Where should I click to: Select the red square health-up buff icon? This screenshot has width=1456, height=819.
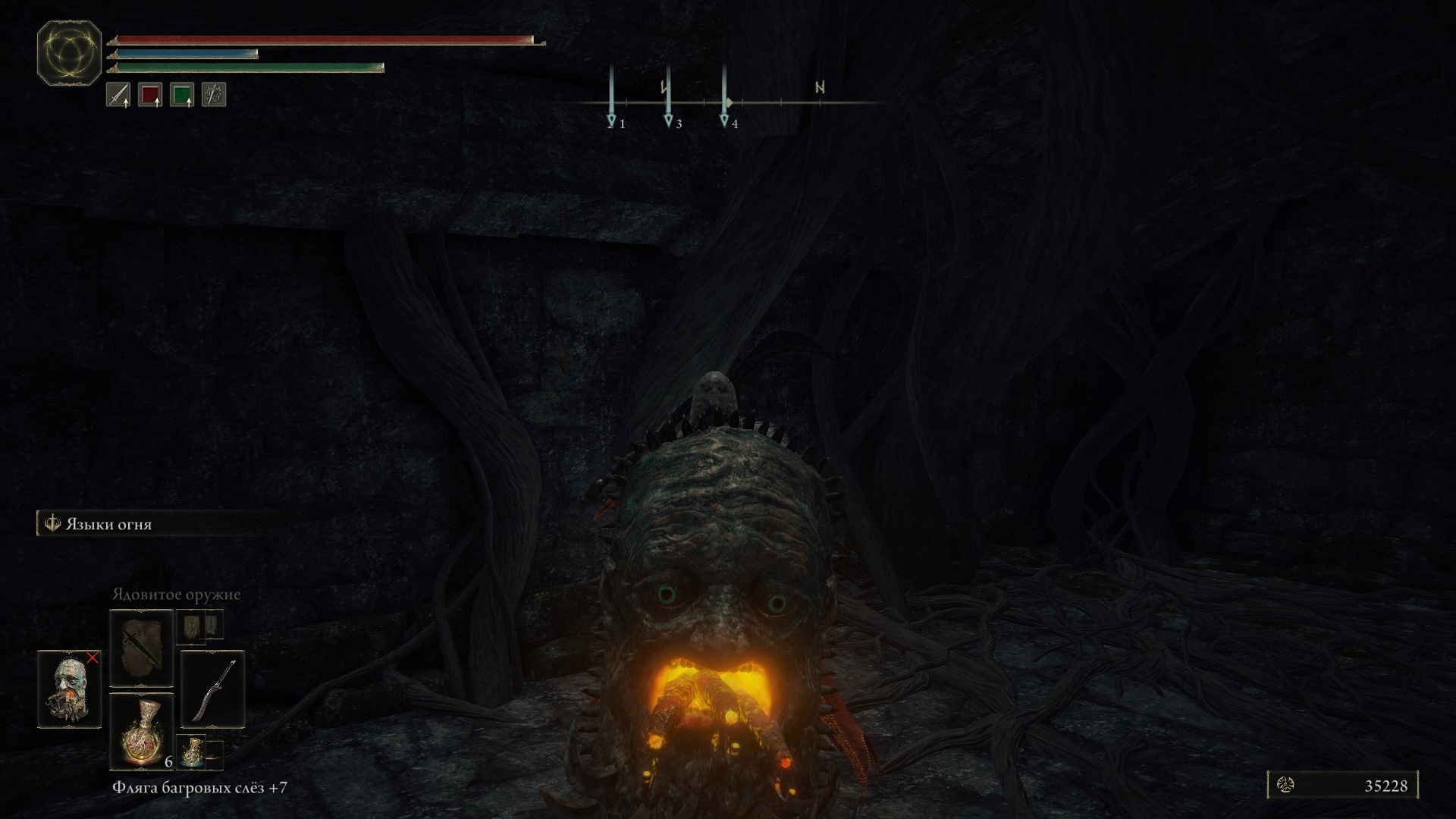[x=150, y=95]
